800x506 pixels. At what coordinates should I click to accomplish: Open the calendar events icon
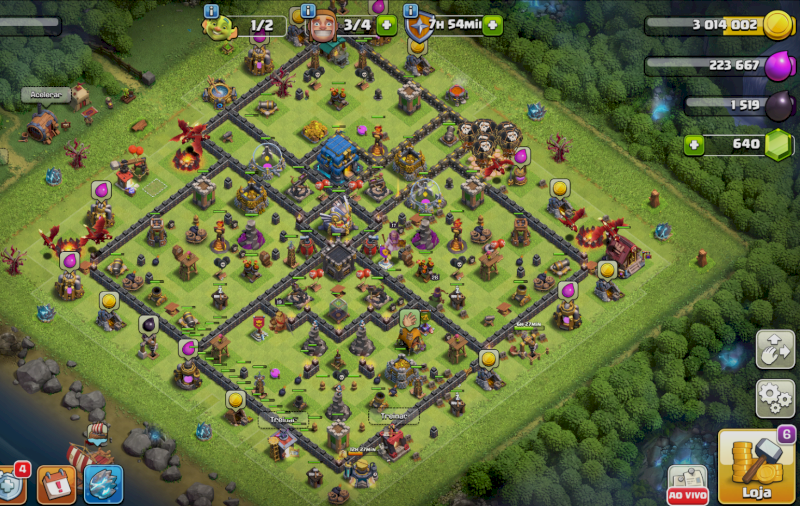(x=56, y=485)
